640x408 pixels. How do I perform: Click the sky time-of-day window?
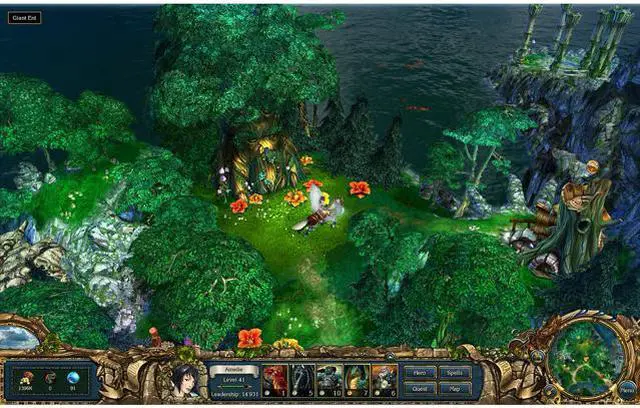pos(18,338)
